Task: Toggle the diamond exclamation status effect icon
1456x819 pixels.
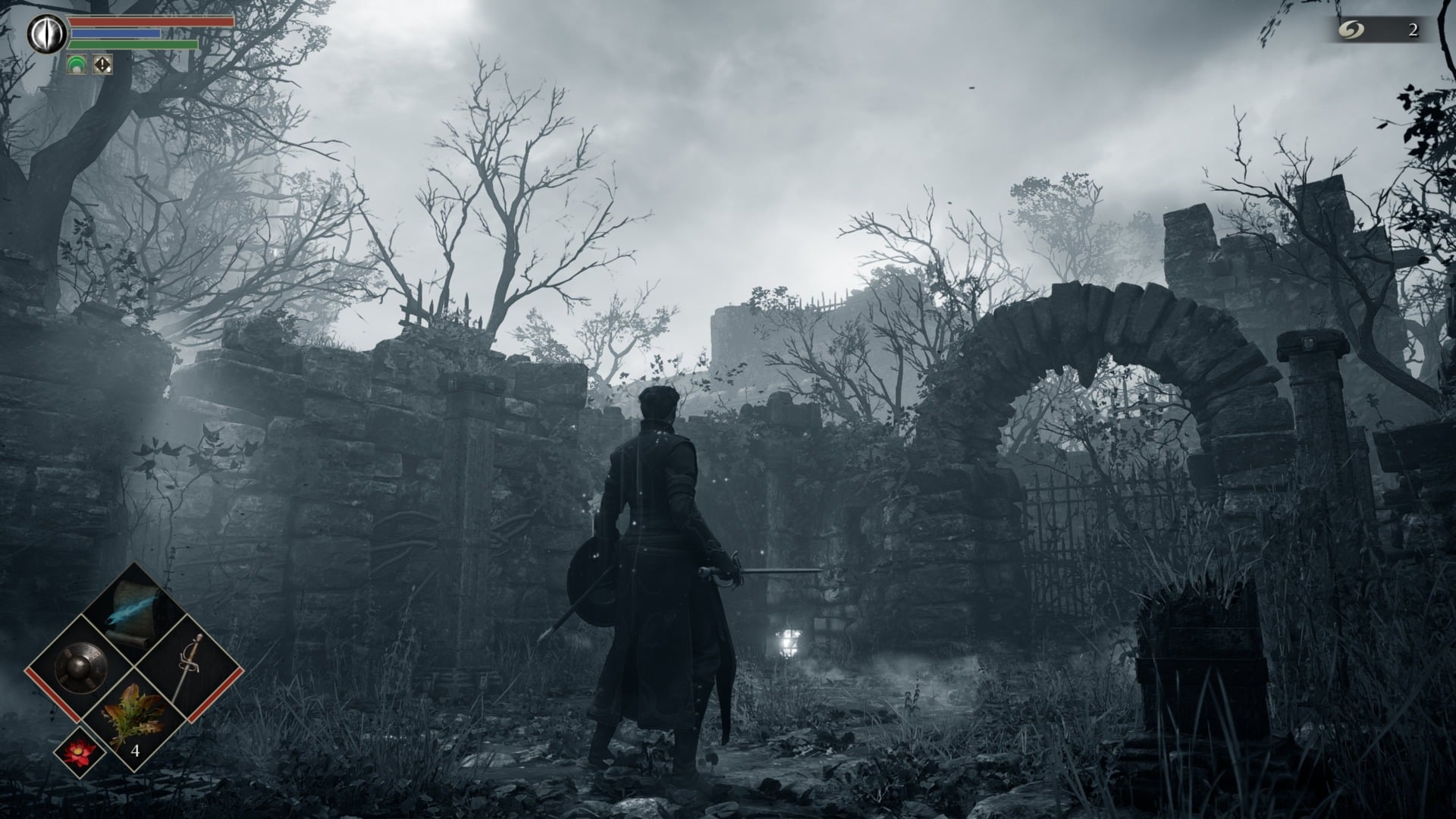Action: click(x=101, y=64)
